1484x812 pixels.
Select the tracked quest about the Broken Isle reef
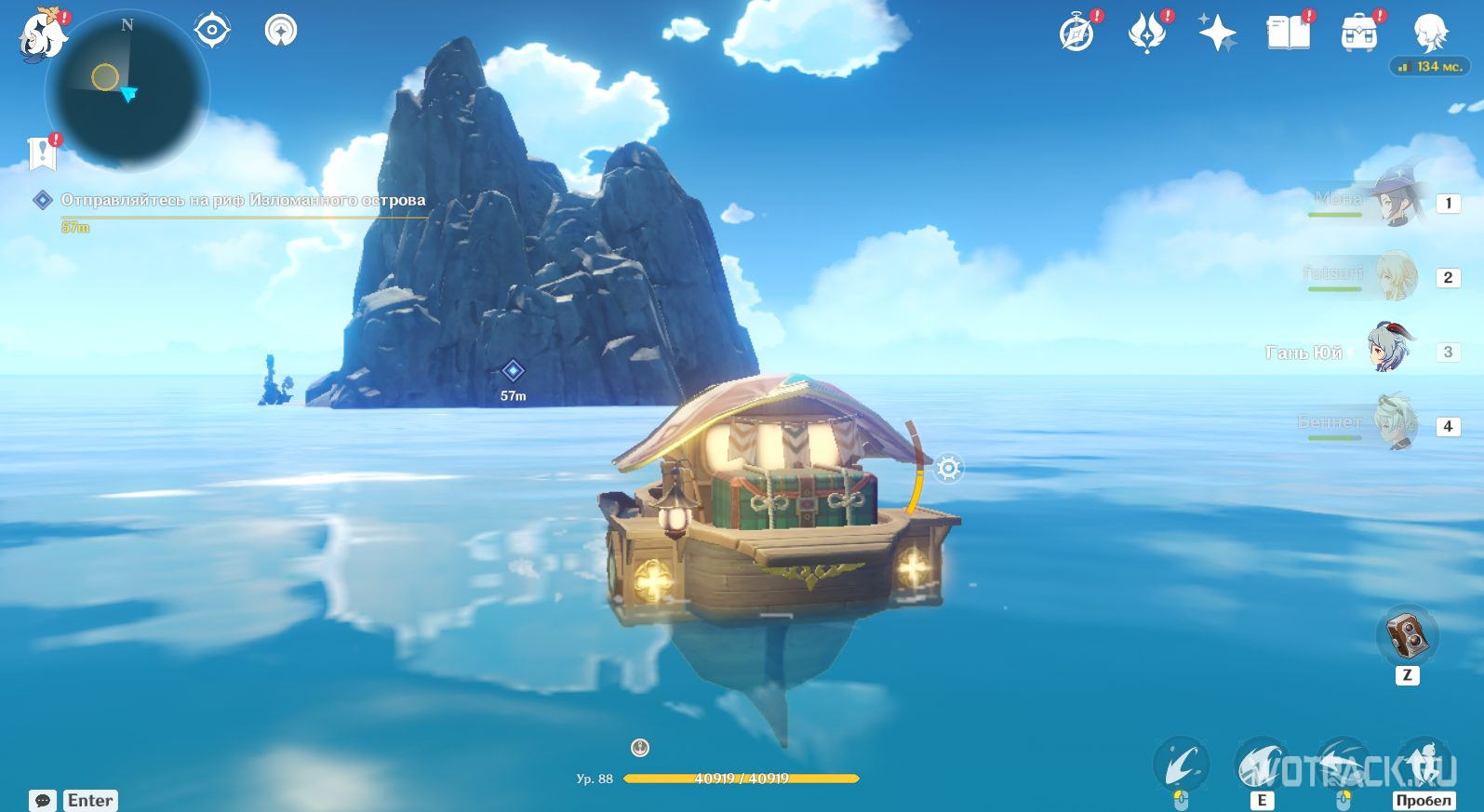pos(242,200)
